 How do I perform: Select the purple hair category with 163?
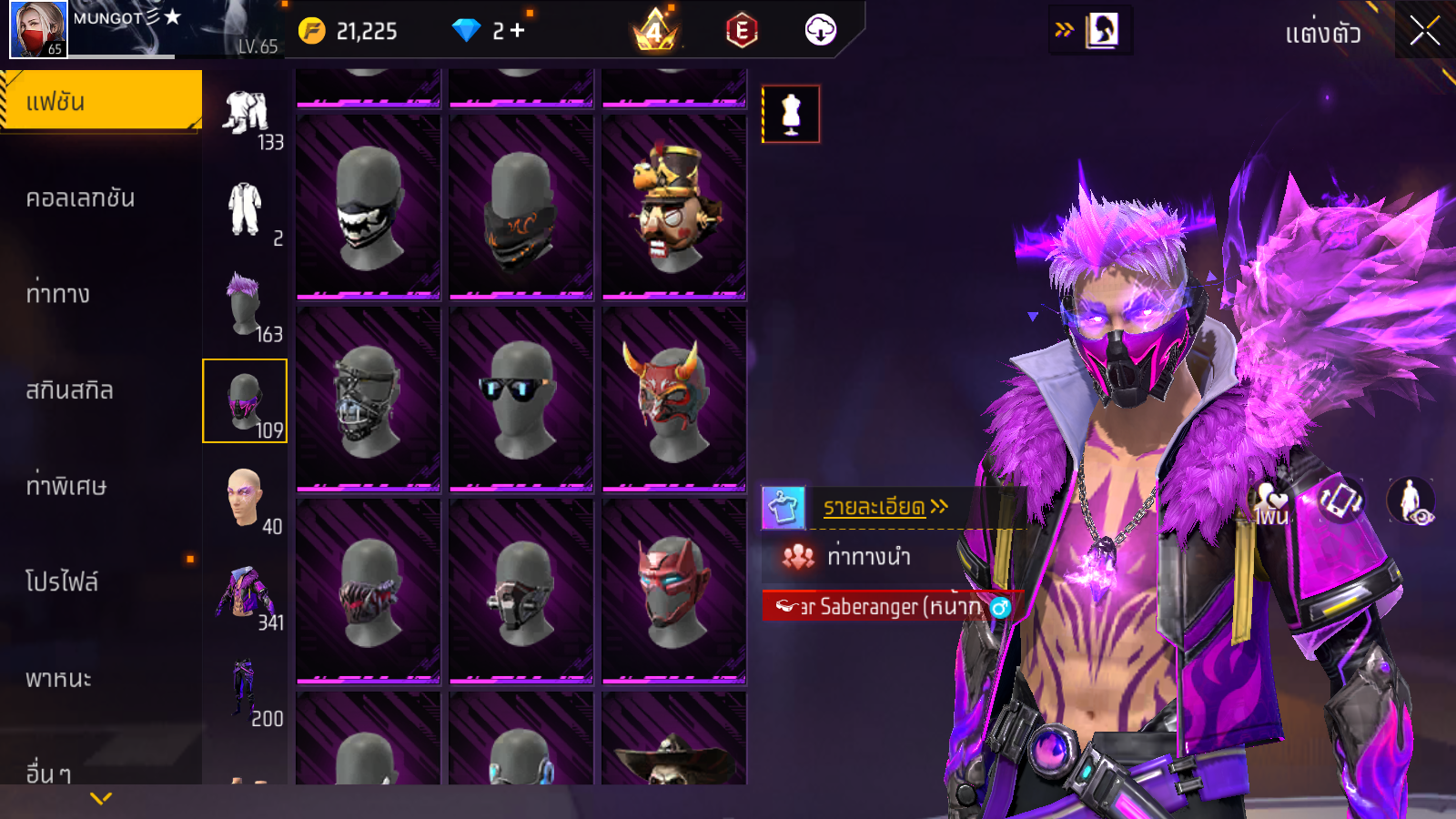245,305
